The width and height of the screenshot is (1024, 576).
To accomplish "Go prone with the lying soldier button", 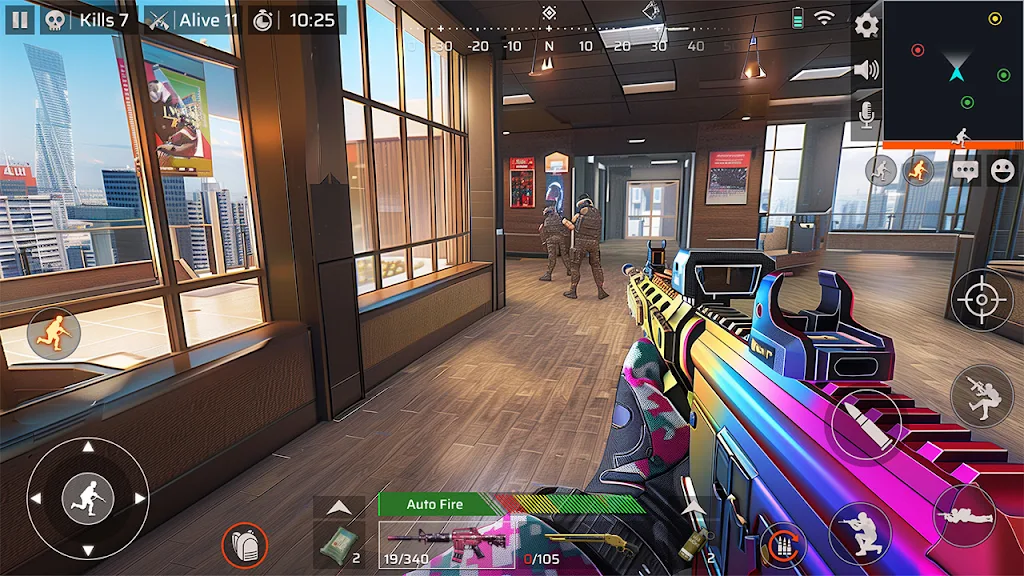I will point(964,516).
